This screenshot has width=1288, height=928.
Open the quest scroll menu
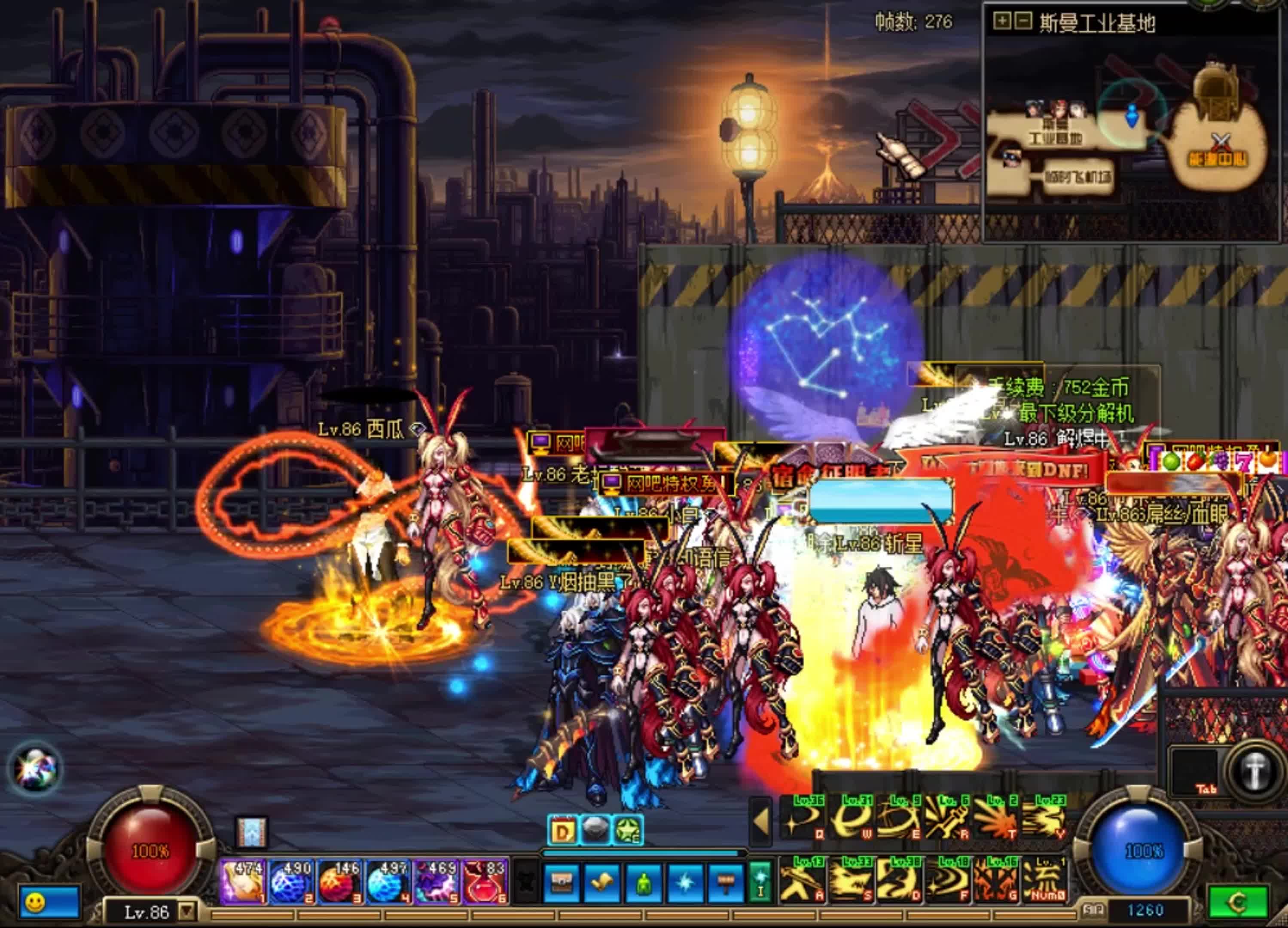click(601, 884)
